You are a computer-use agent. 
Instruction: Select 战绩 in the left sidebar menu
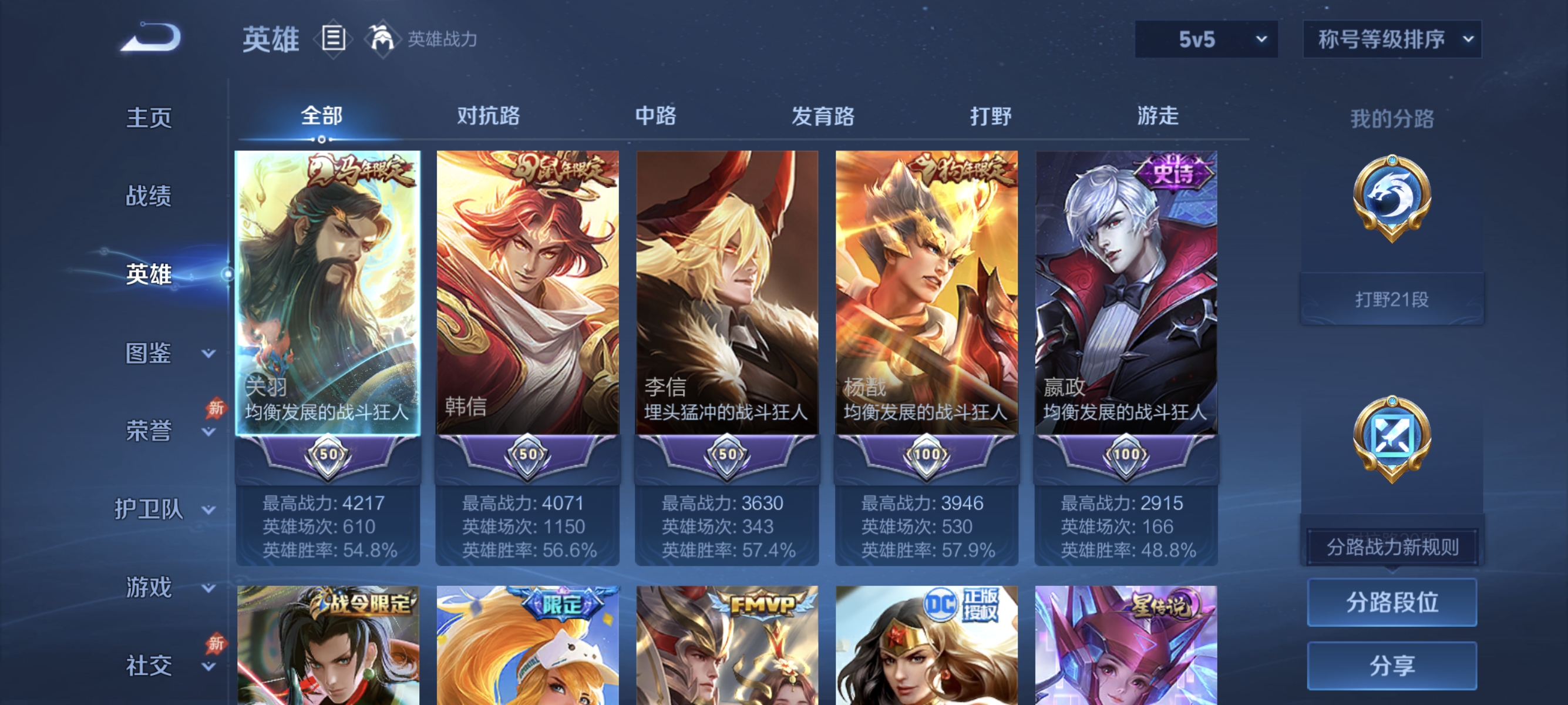(x=149, y=196)
